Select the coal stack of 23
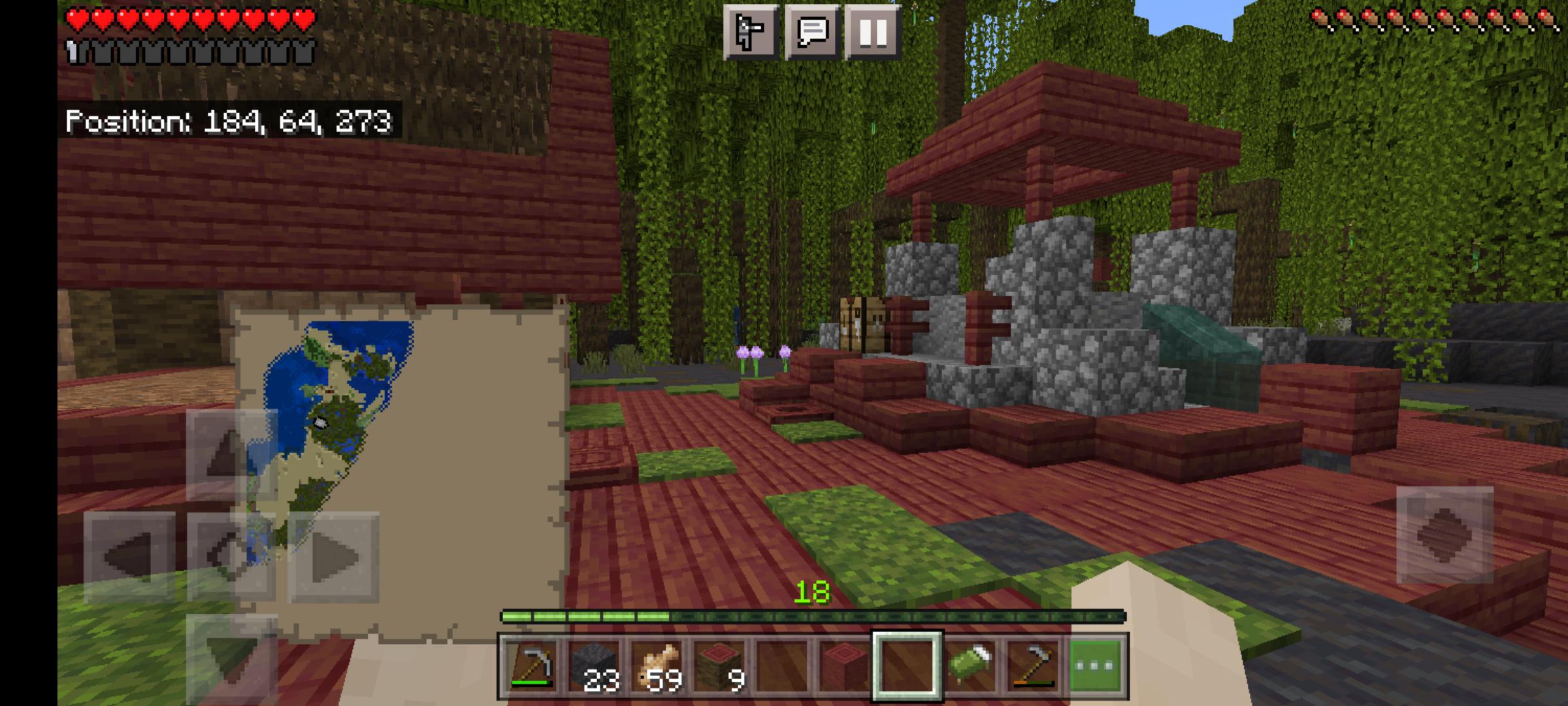 point(594,668)
